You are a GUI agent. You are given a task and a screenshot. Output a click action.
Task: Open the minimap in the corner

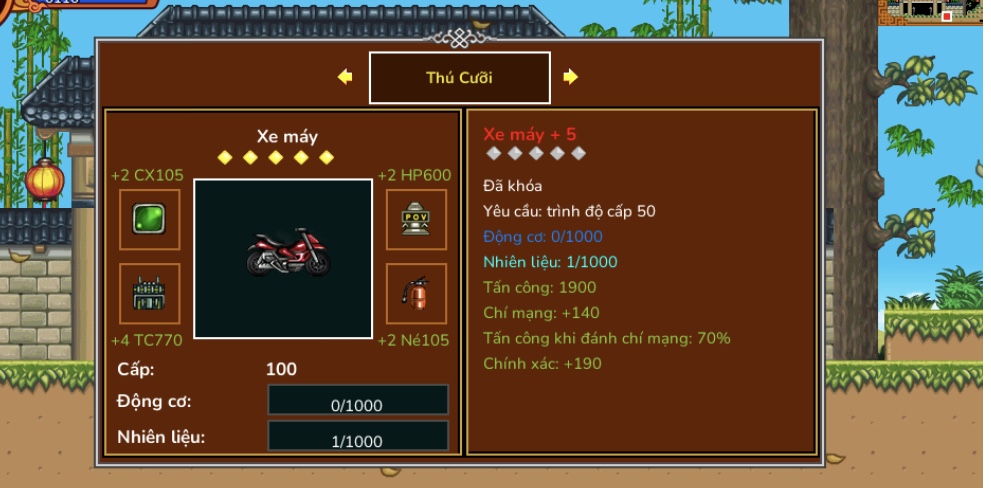click(934, 12)
